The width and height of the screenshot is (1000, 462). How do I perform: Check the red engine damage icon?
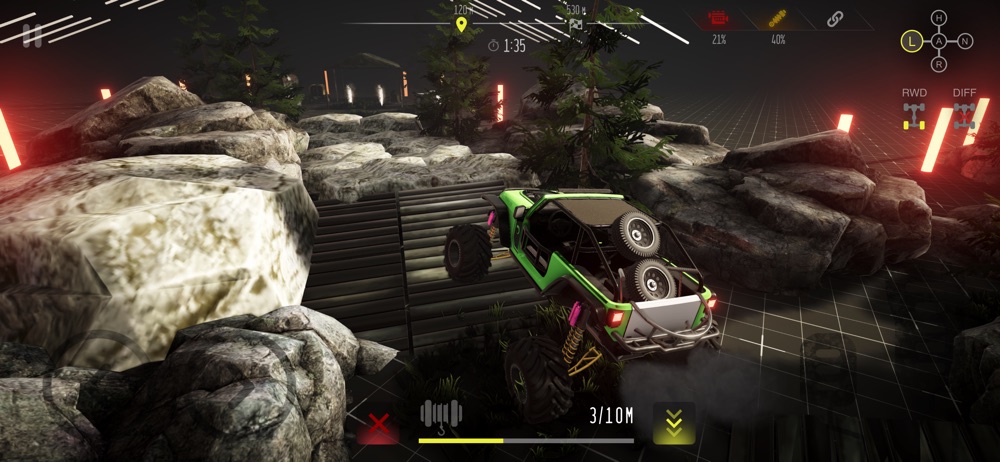(718, 19)
